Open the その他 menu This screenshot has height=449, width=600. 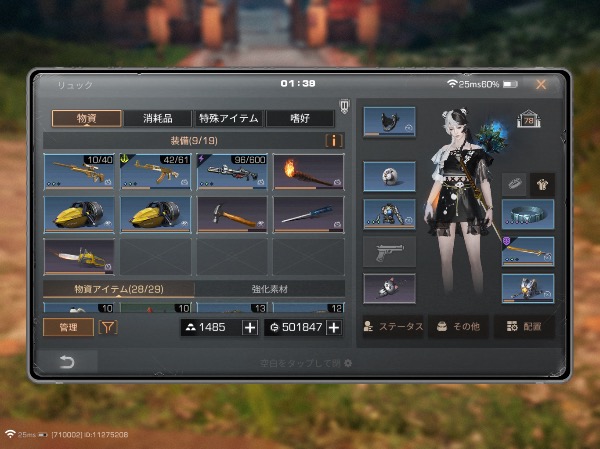point(459,327)
